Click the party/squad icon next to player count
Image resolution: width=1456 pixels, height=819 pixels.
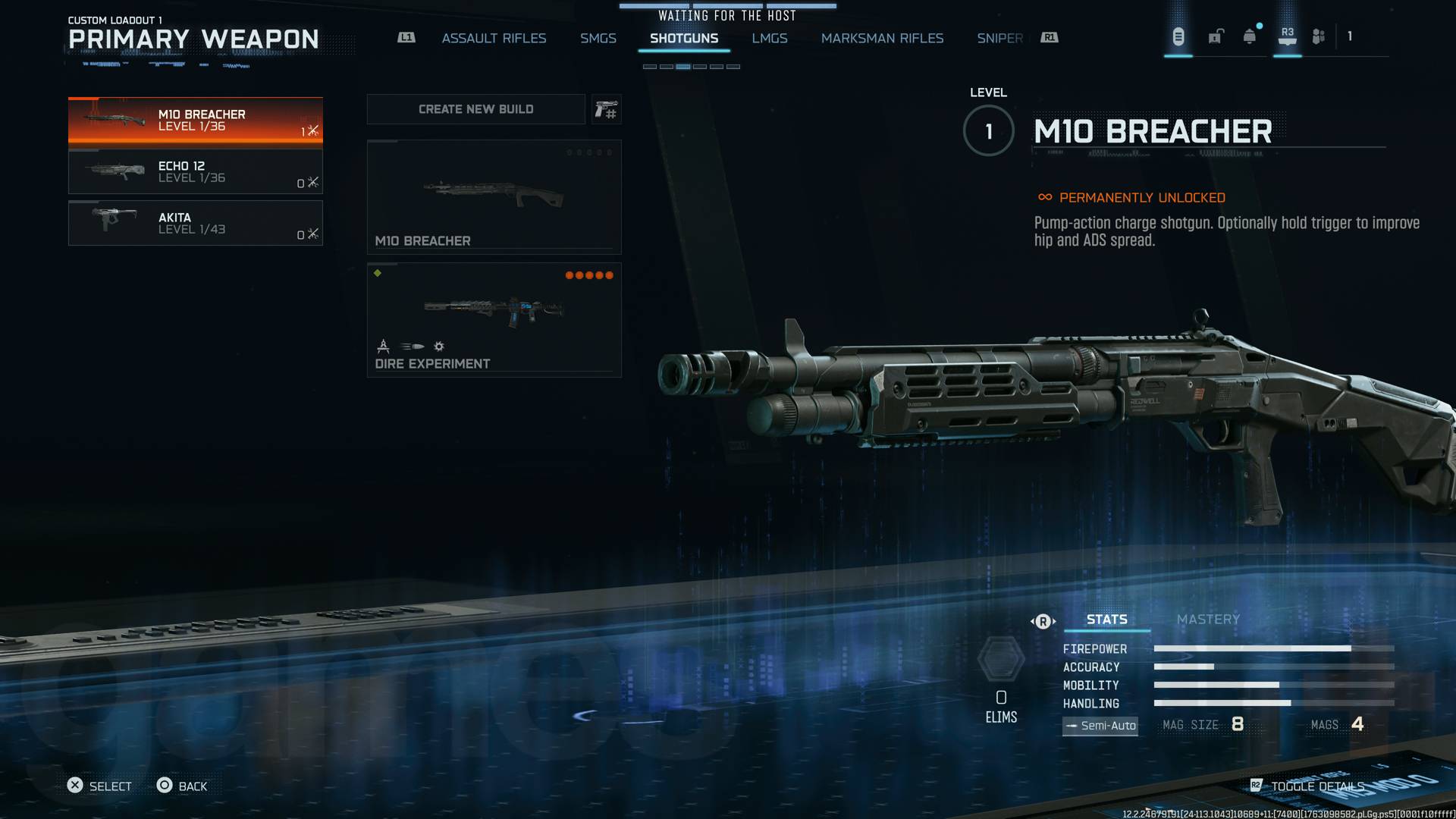[x=1319, y=36]
